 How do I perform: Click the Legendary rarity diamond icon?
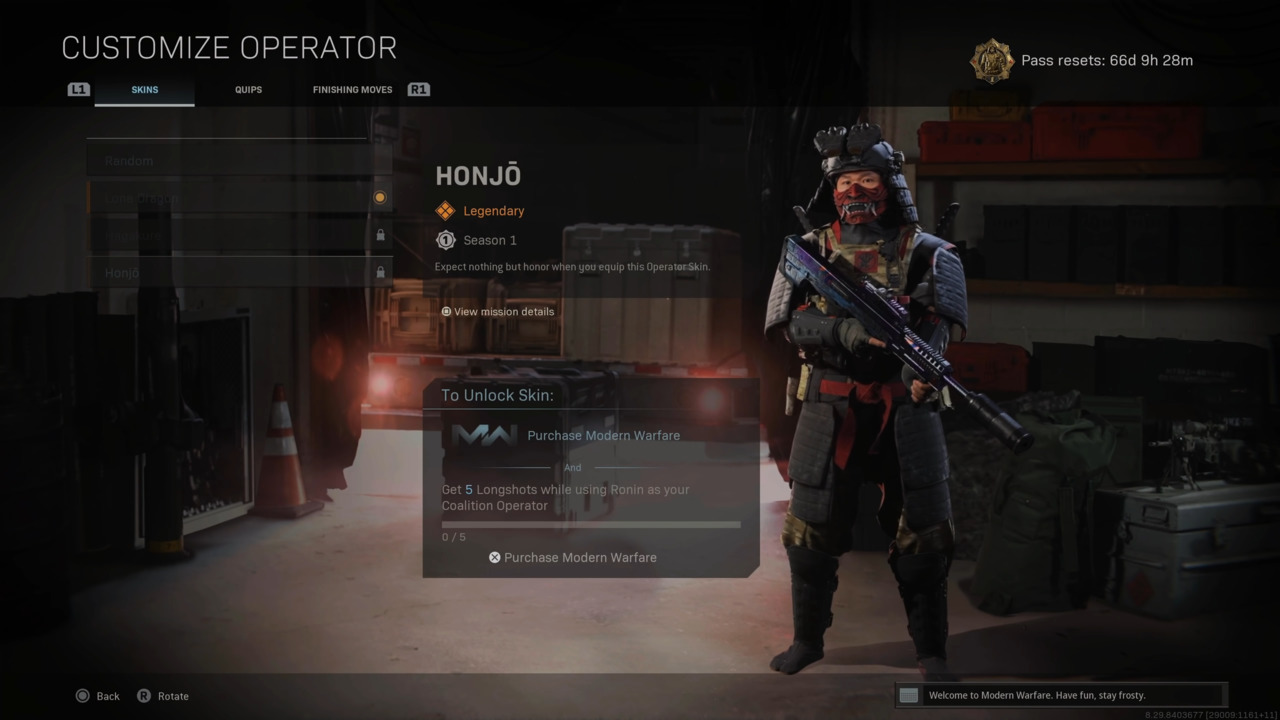(x=445, y=210)
